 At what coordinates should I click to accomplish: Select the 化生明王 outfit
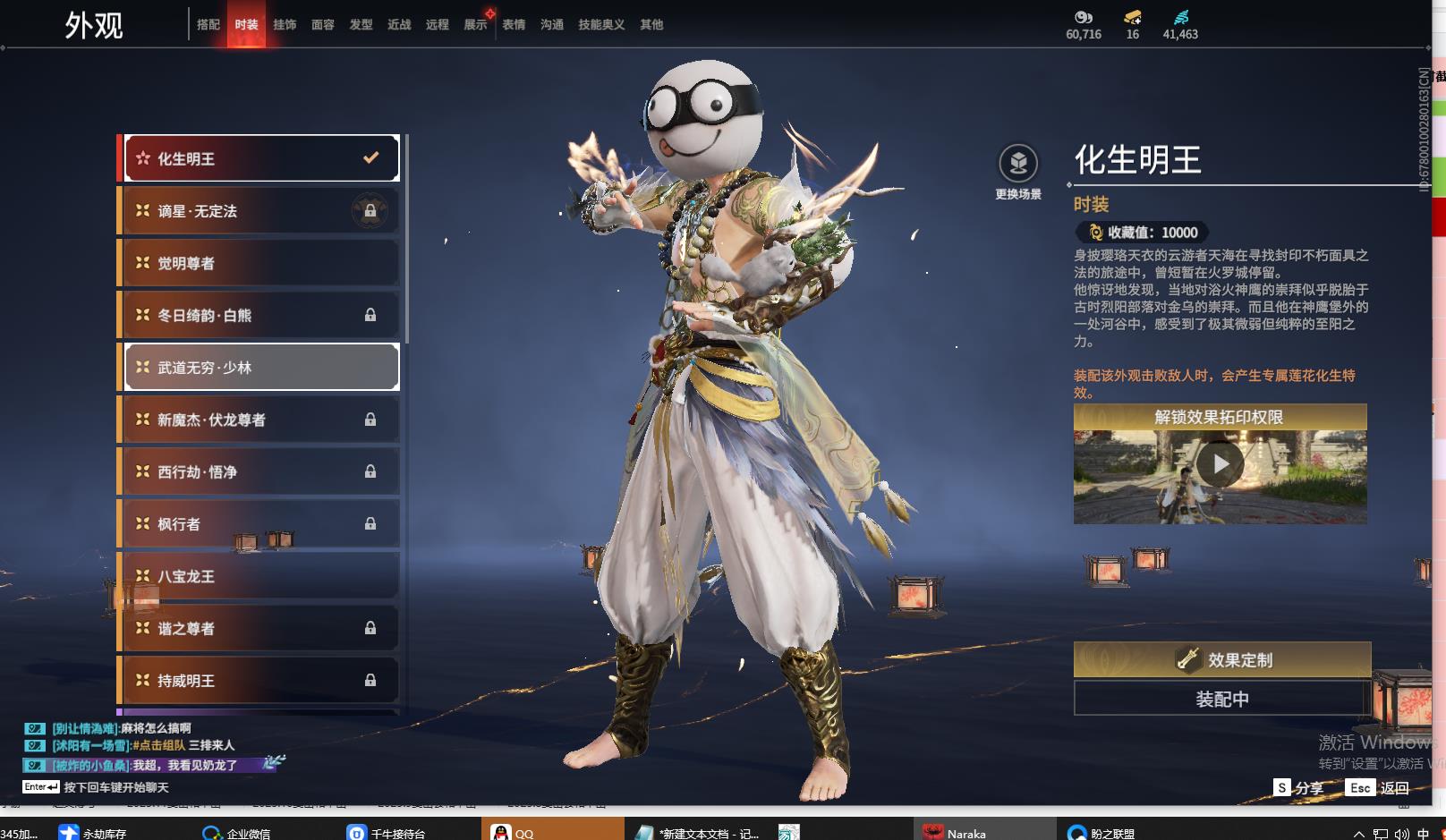(x=260, y=158)
